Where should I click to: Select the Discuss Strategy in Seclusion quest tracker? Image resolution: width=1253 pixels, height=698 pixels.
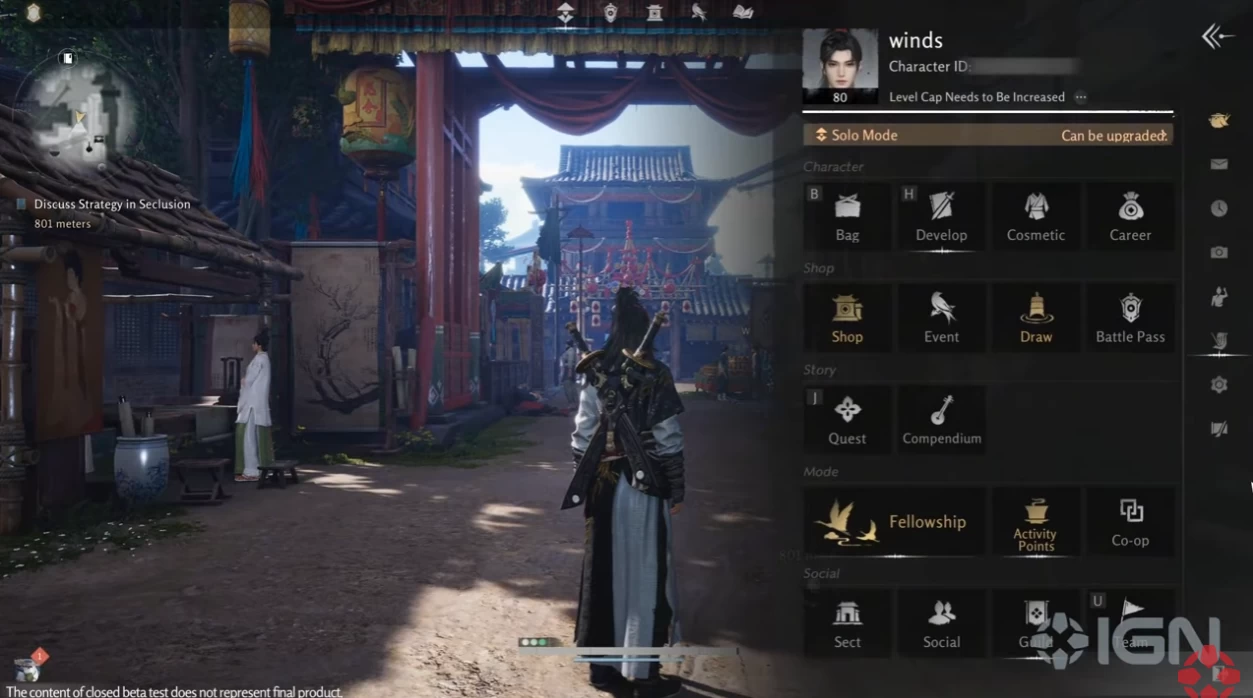point(111,204)
